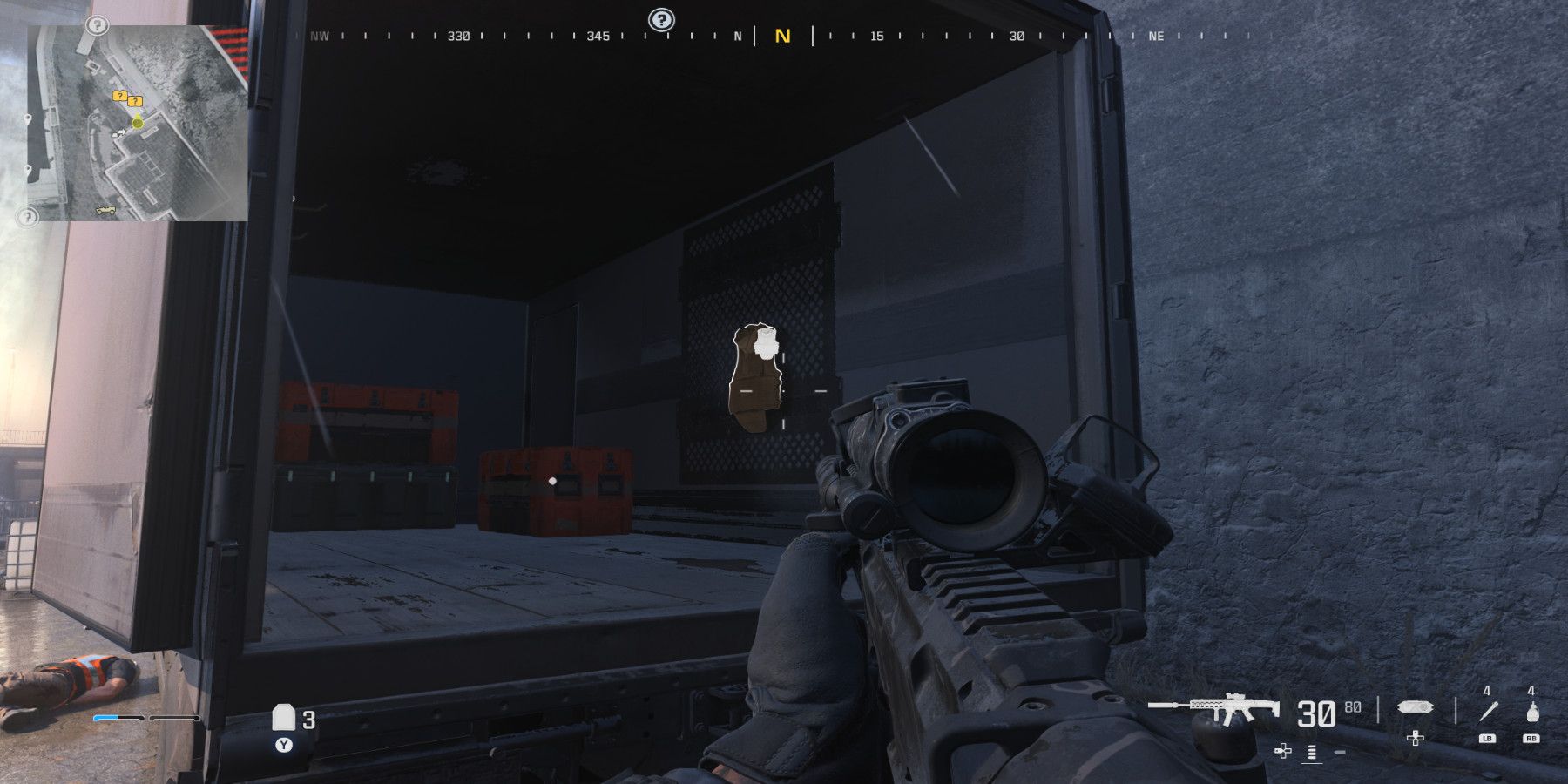This screenshot has width=1568, height=784.
Task: Click the throwing knife lethal equipment icon
Action: coord(1487,712)
